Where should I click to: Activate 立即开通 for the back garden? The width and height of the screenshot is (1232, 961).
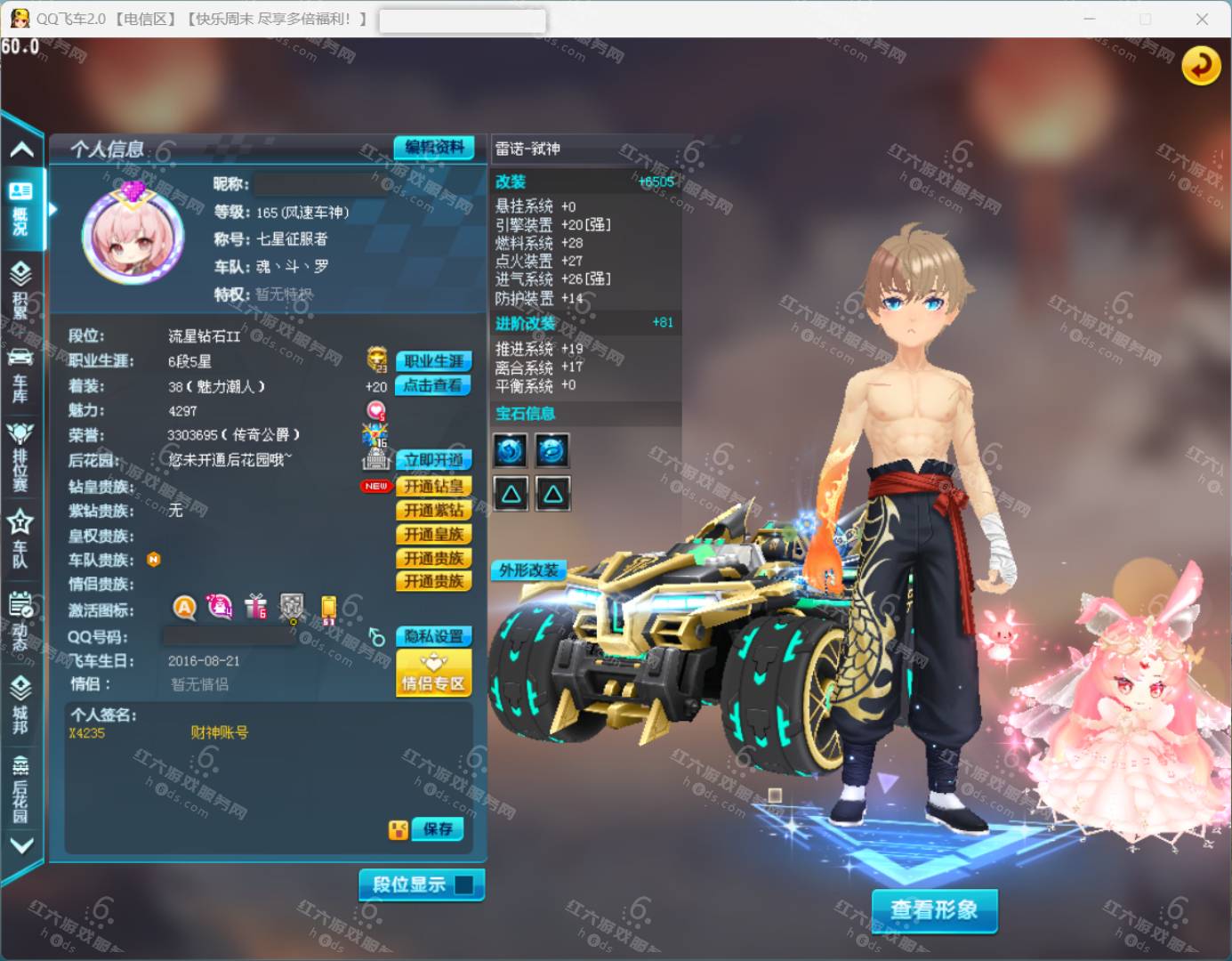point(433,460)
